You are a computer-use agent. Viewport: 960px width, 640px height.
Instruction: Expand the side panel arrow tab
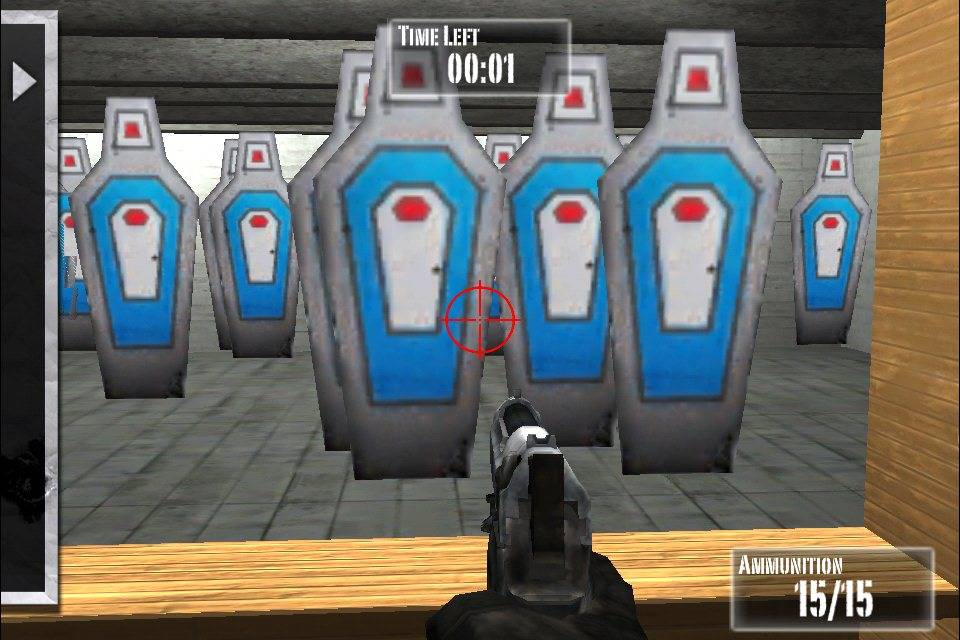tap(23, 81)
